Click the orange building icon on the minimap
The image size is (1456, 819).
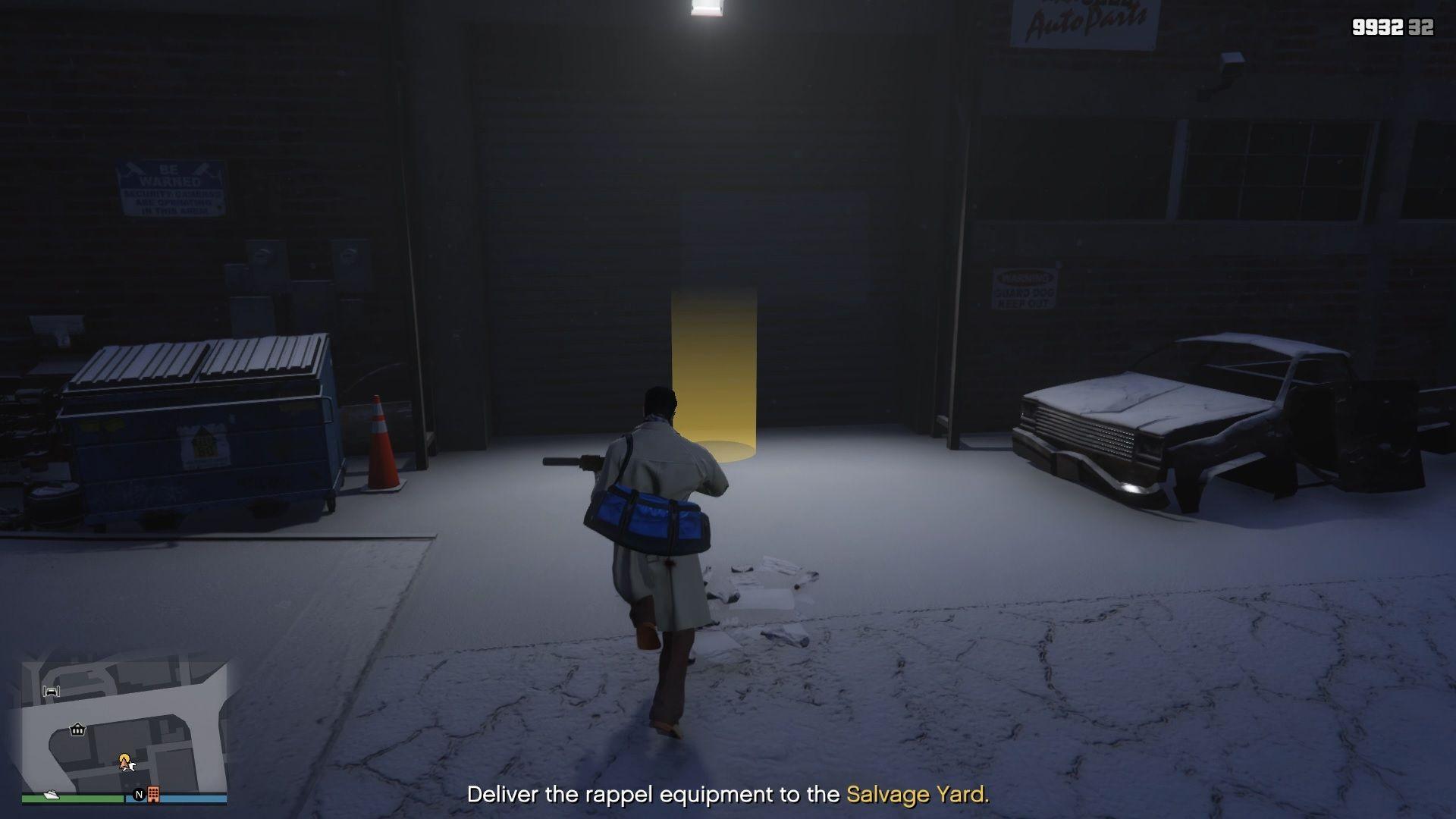(154, 794)
